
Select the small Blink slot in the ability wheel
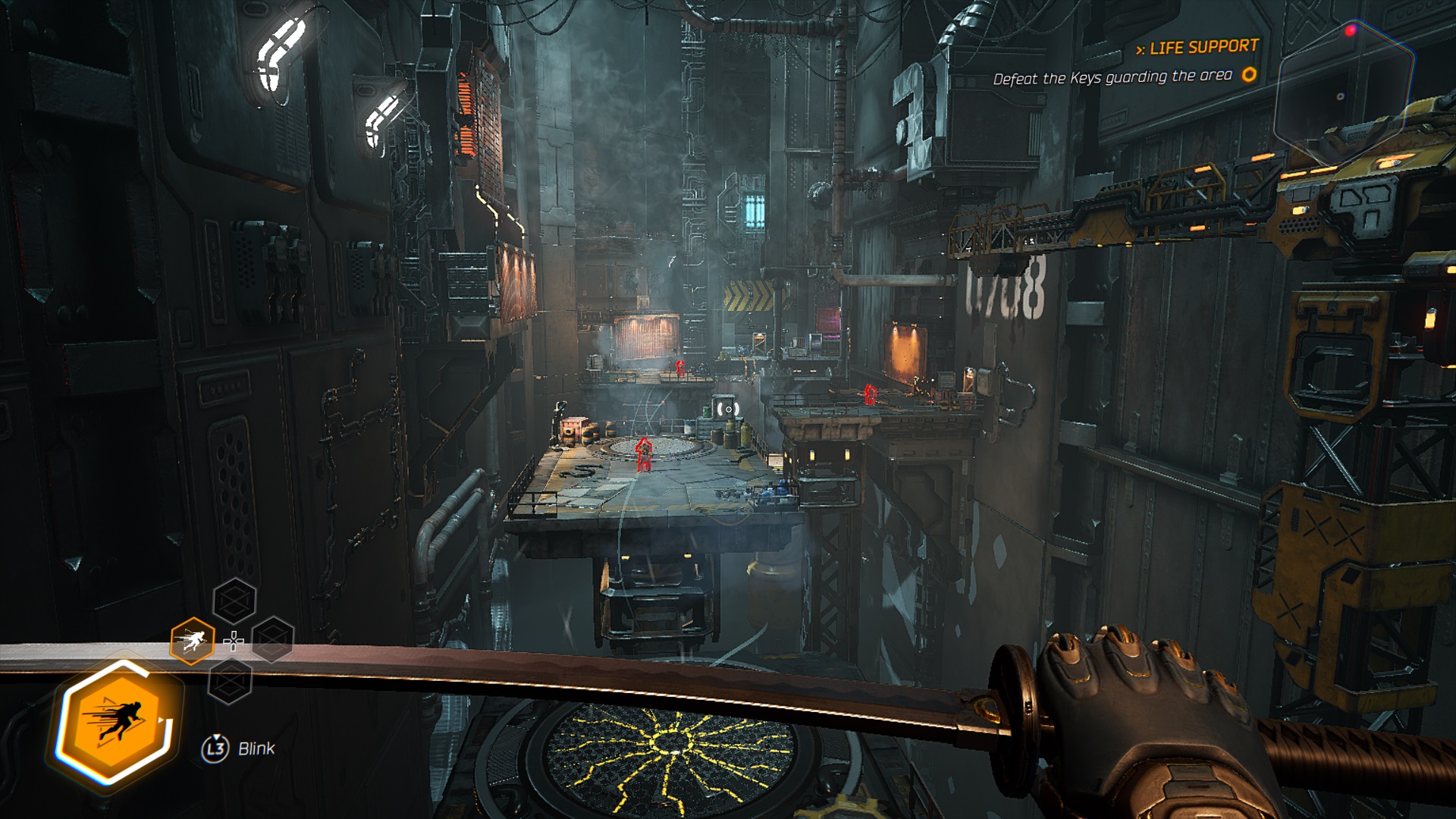(x=192, y=642)
